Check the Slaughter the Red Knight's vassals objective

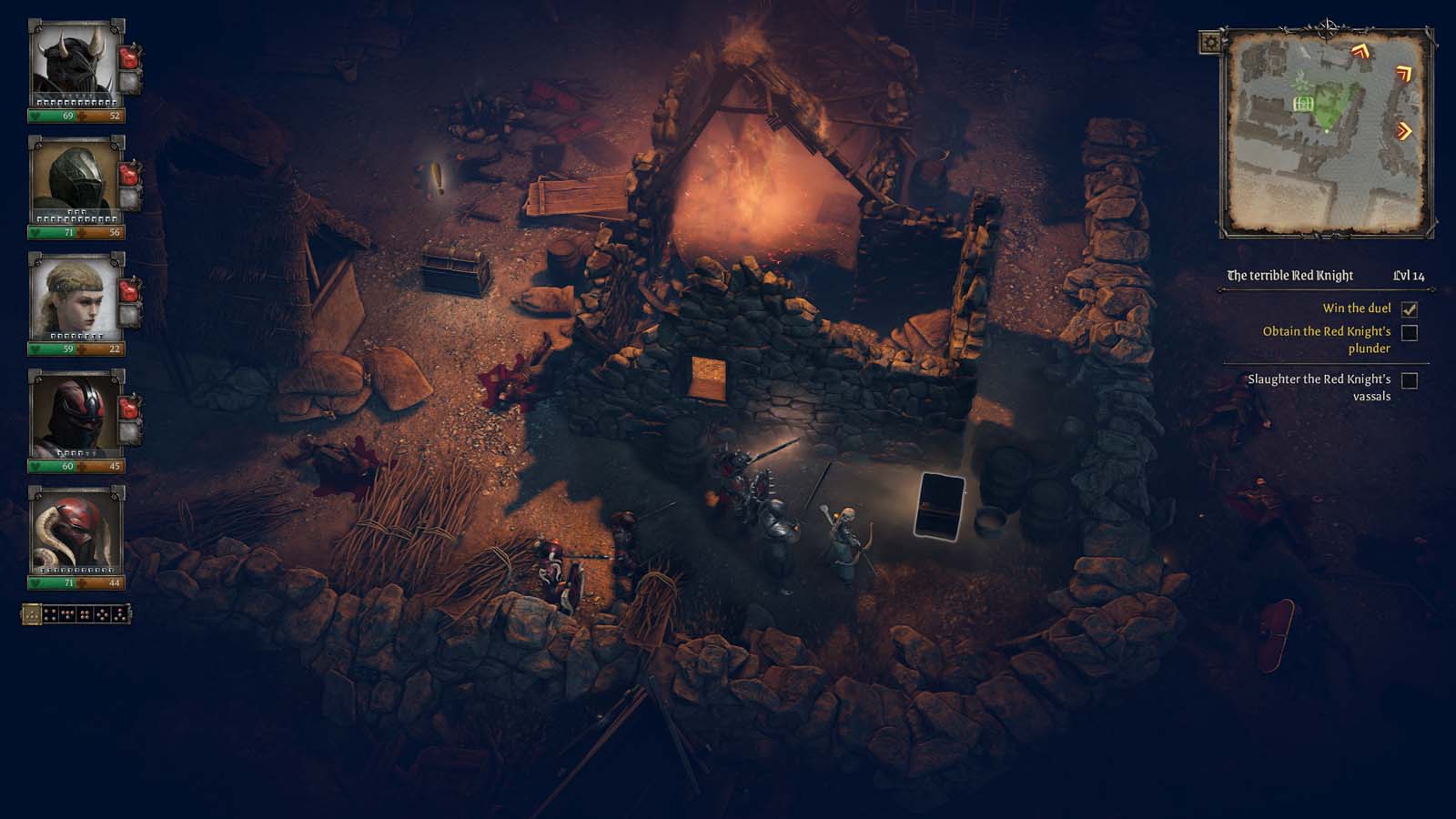[1410, 379]
